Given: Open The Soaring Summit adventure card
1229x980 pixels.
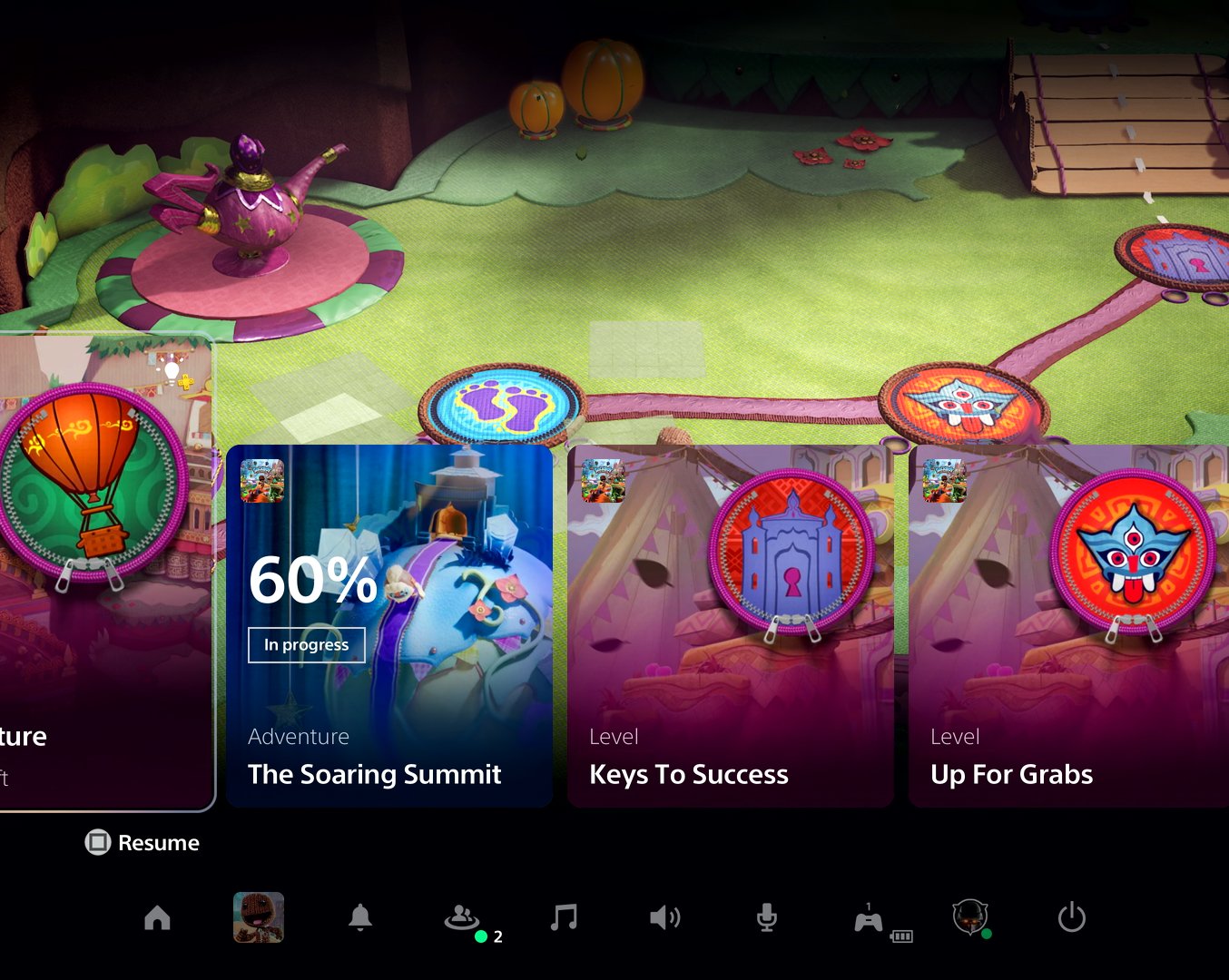Looking at the screenshot, I should tap(388, 626).
